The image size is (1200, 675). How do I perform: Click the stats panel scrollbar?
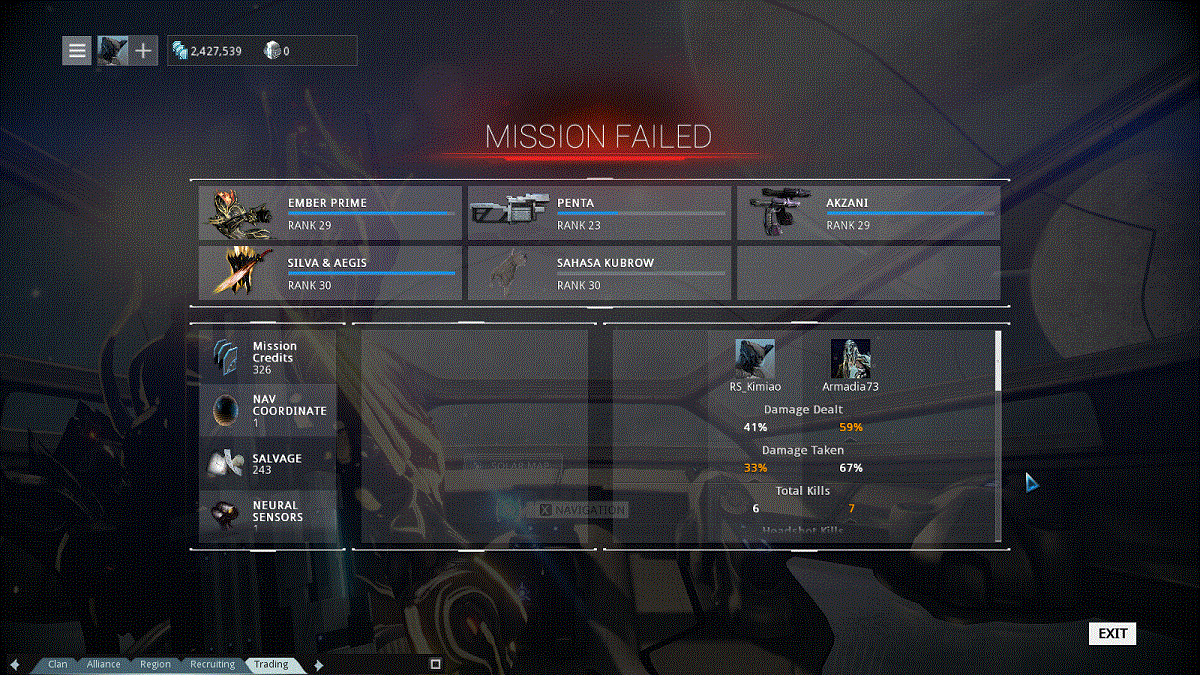click(x=997, y=362)
